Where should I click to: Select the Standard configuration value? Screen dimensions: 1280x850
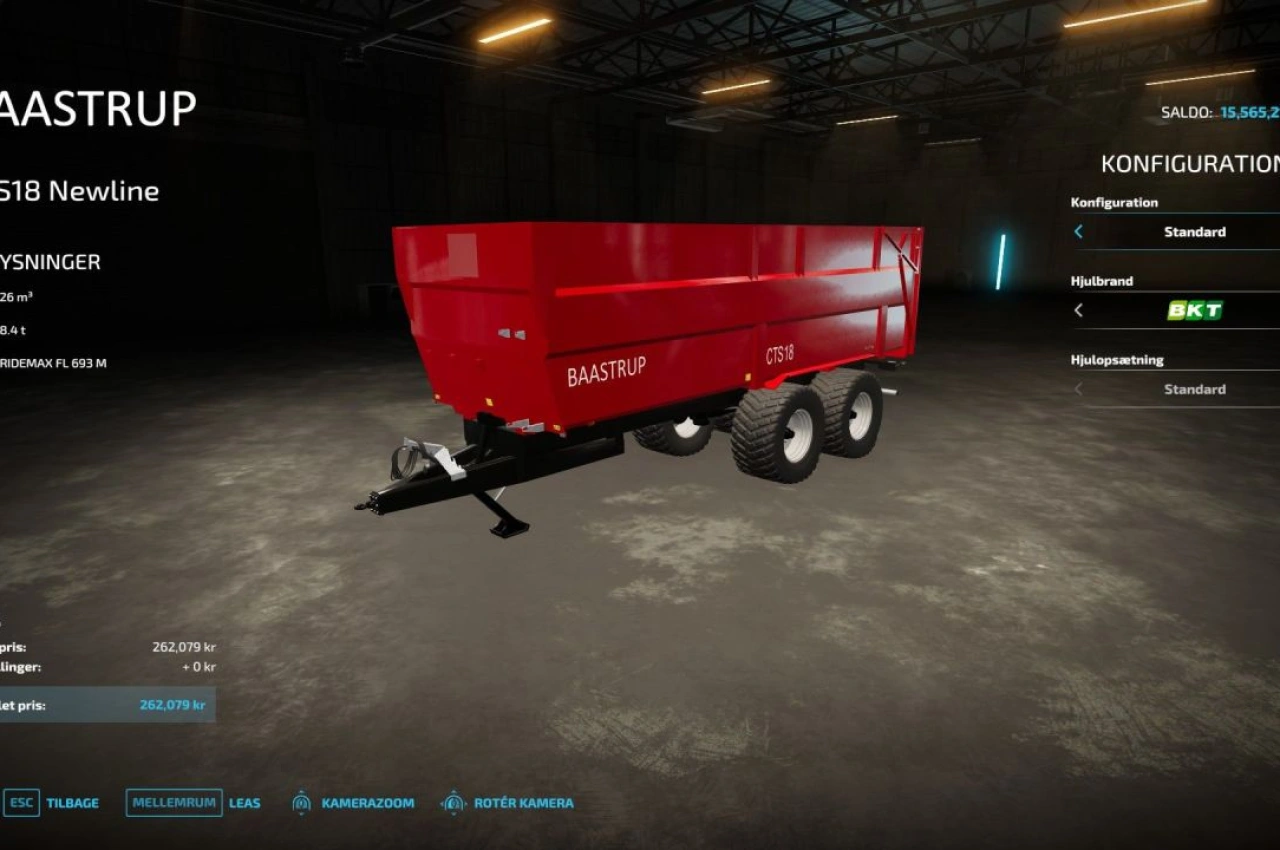point(1195,232)
